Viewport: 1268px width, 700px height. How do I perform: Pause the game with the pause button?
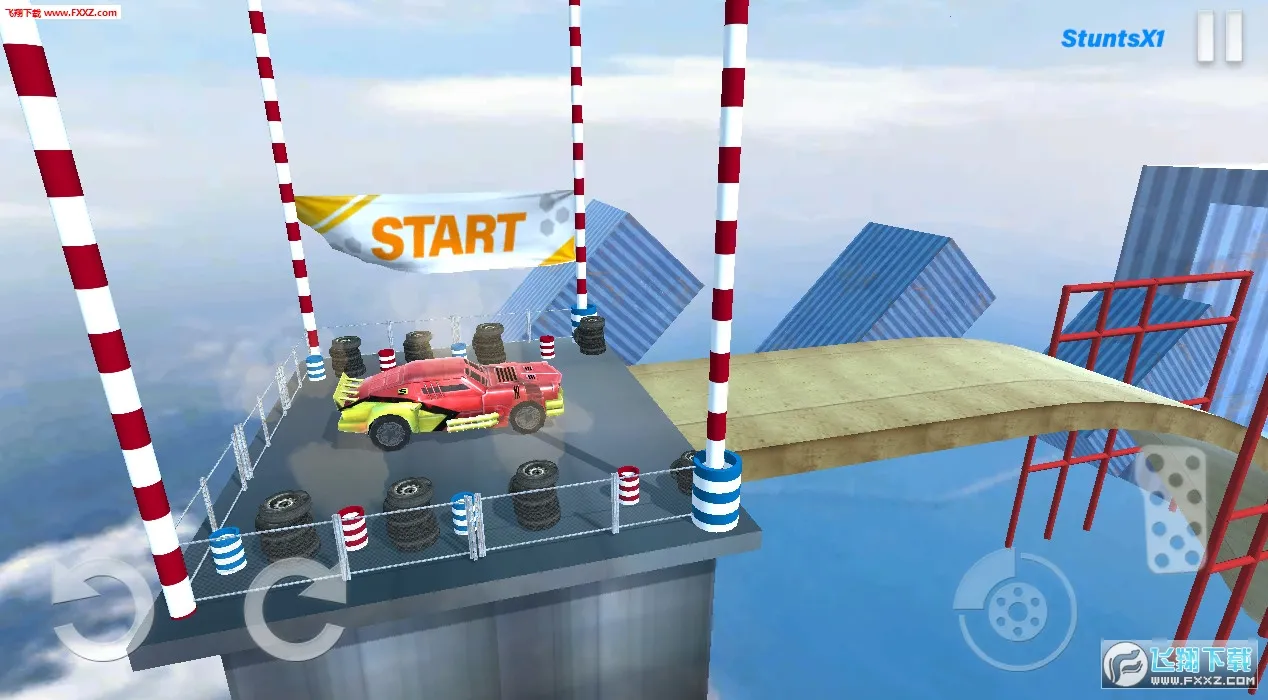(1219, 39)
